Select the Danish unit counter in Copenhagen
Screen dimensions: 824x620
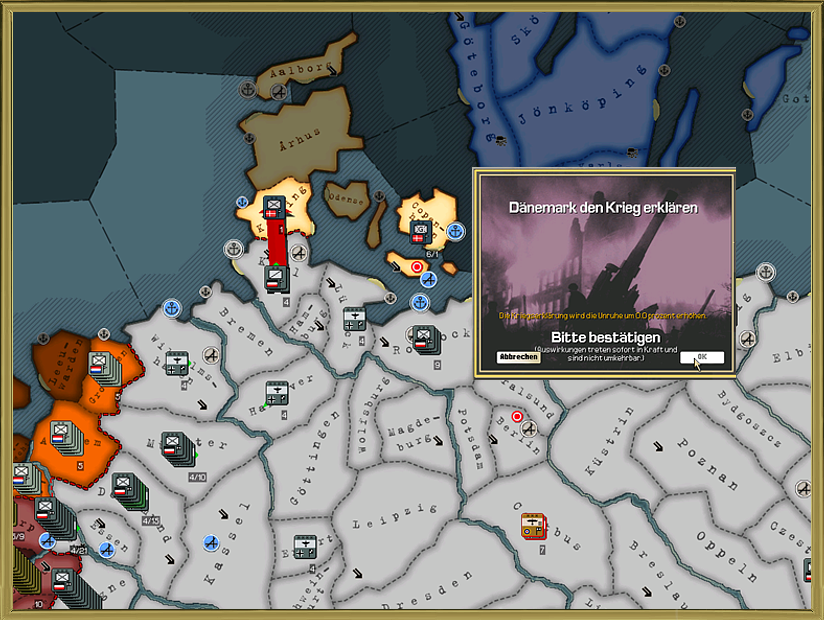(x=421, y=232)
